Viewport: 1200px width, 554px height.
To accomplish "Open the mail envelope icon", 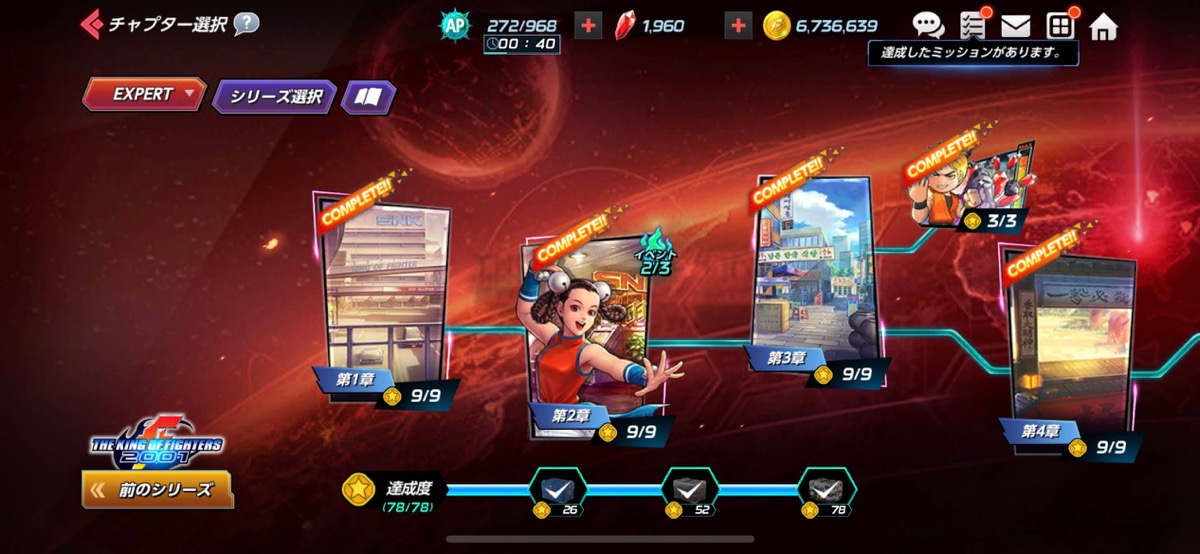I will click(1015, 26).
